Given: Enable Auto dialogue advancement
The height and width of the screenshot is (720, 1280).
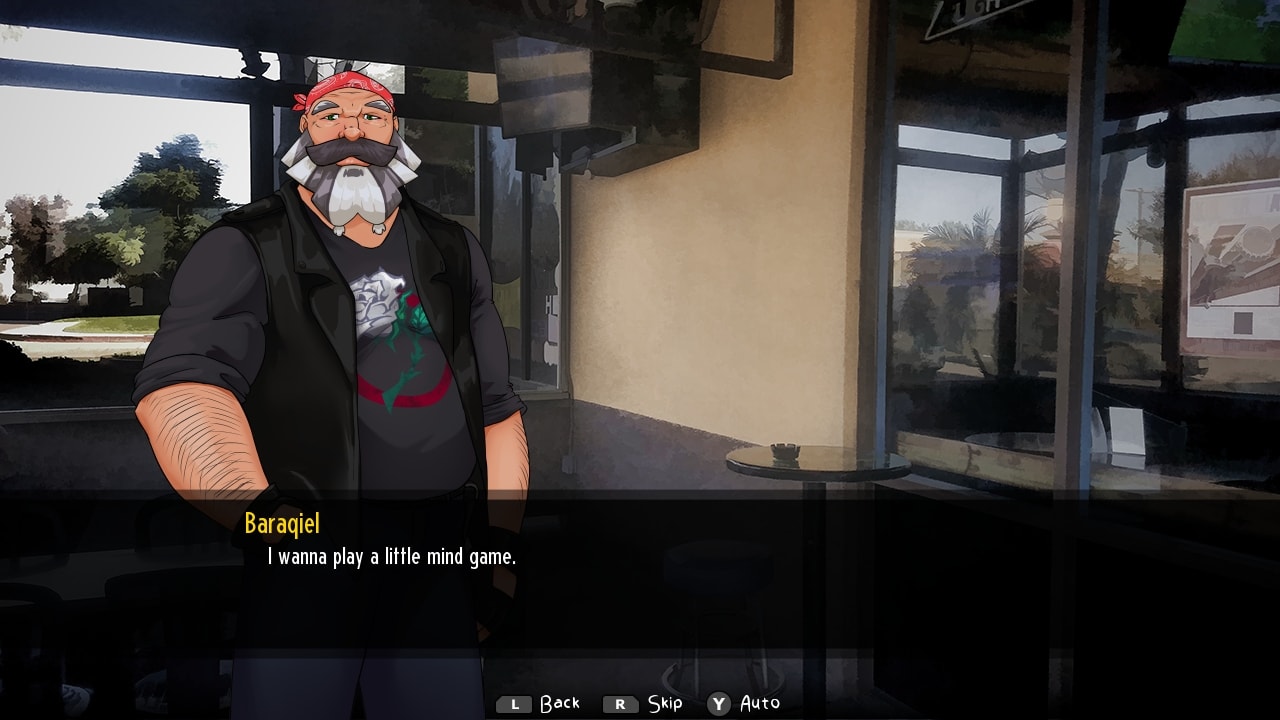Looking at the screenshot, I should [x=758, y=704].
